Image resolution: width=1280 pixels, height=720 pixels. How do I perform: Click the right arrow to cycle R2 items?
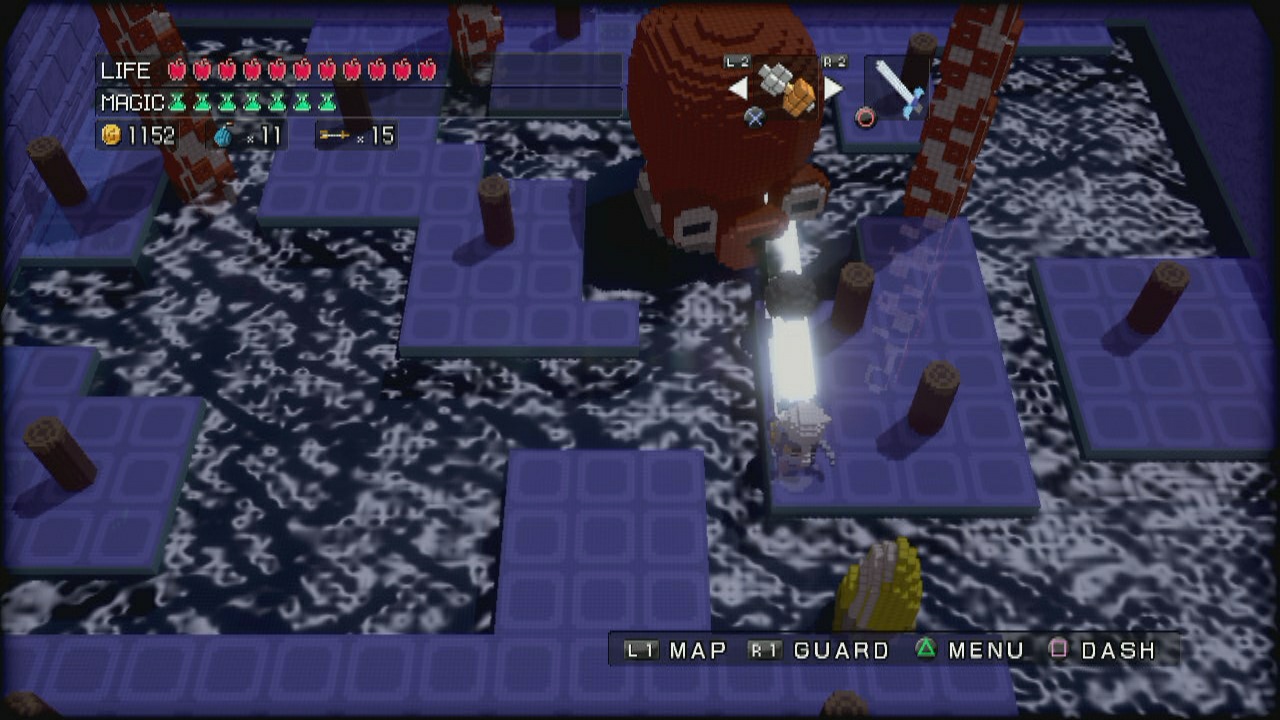click(834, 88)
